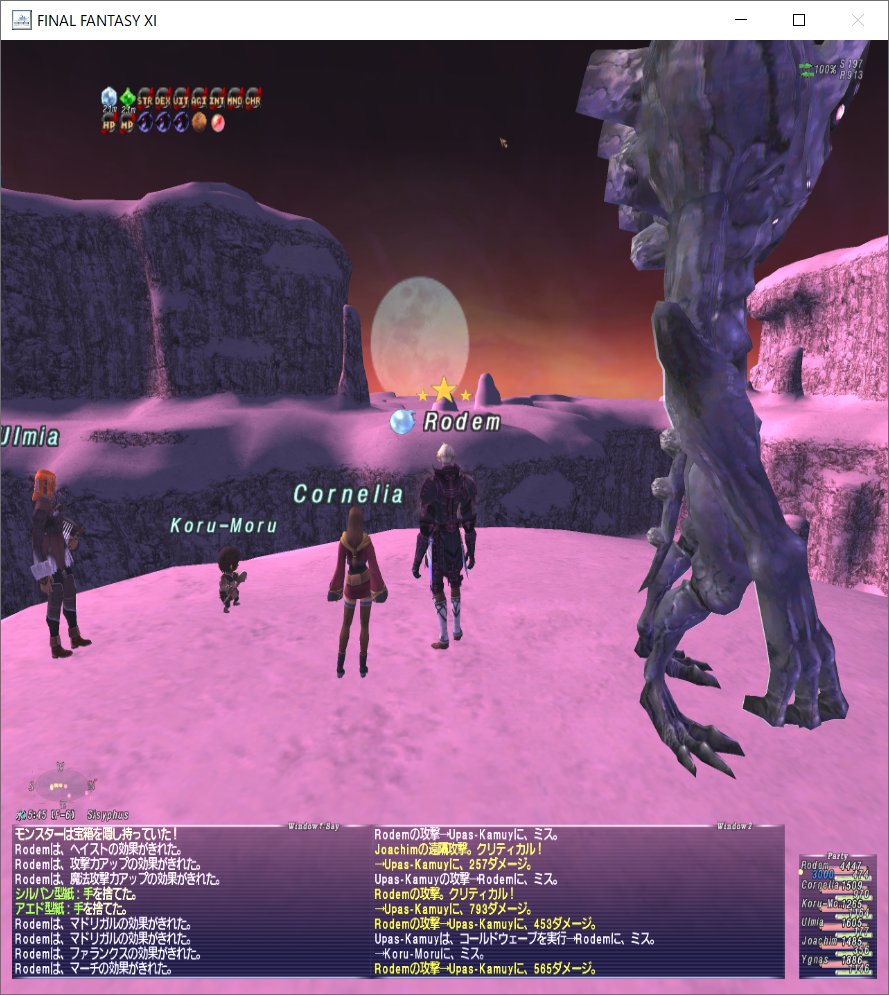Select the green crystal status icon
The image size is (889, 995).
click(127, 97)
